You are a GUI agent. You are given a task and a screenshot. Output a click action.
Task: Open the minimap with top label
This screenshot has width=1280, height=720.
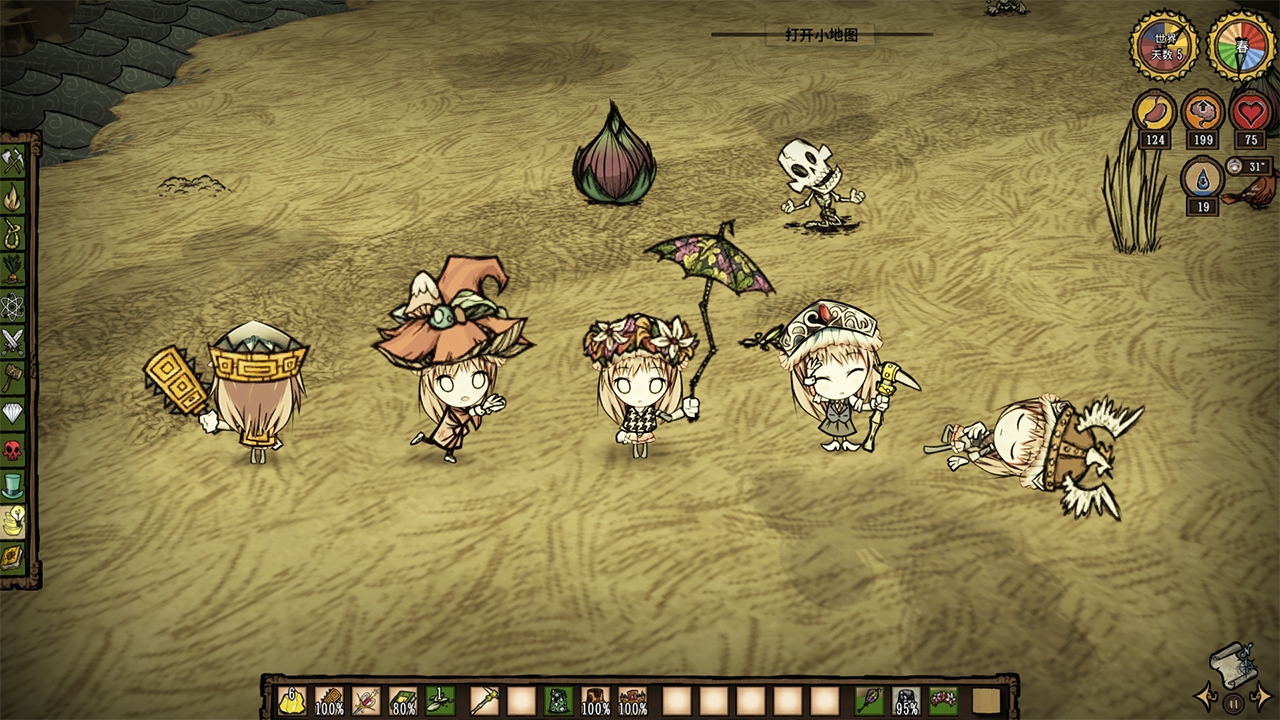(x=821, y=35)
